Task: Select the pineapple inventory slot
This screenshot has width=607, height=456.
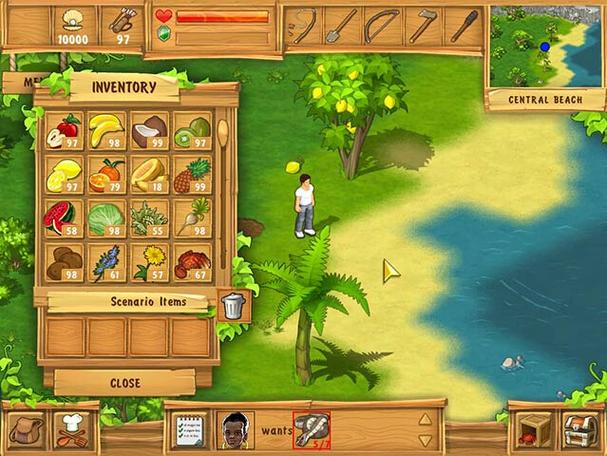Action: [x=191, y=174]
